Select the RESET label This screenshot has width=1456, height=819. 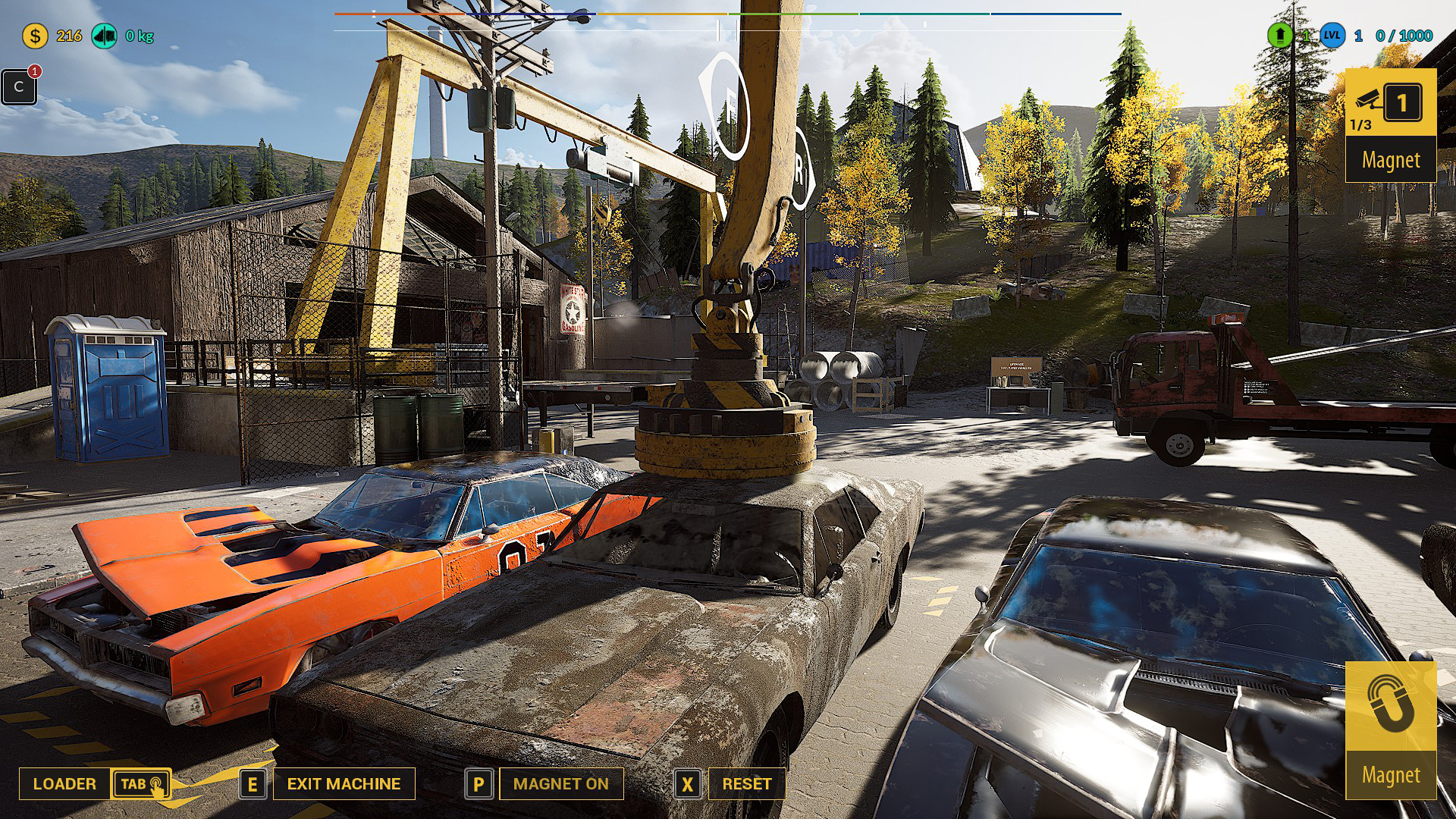pos(746,784)
